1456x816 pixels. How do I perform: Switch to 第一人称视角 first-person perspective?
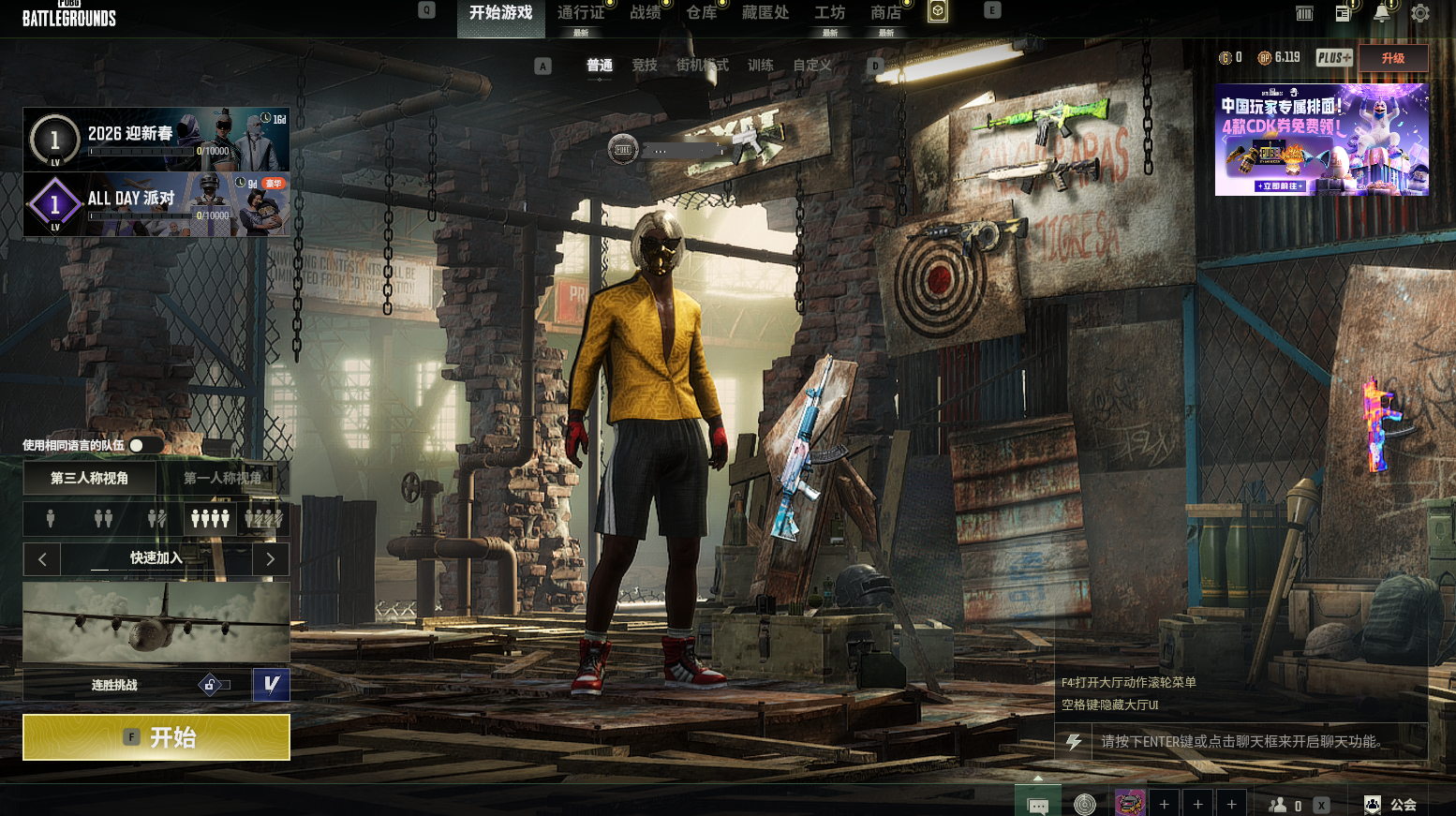click(x=223, y=478)
